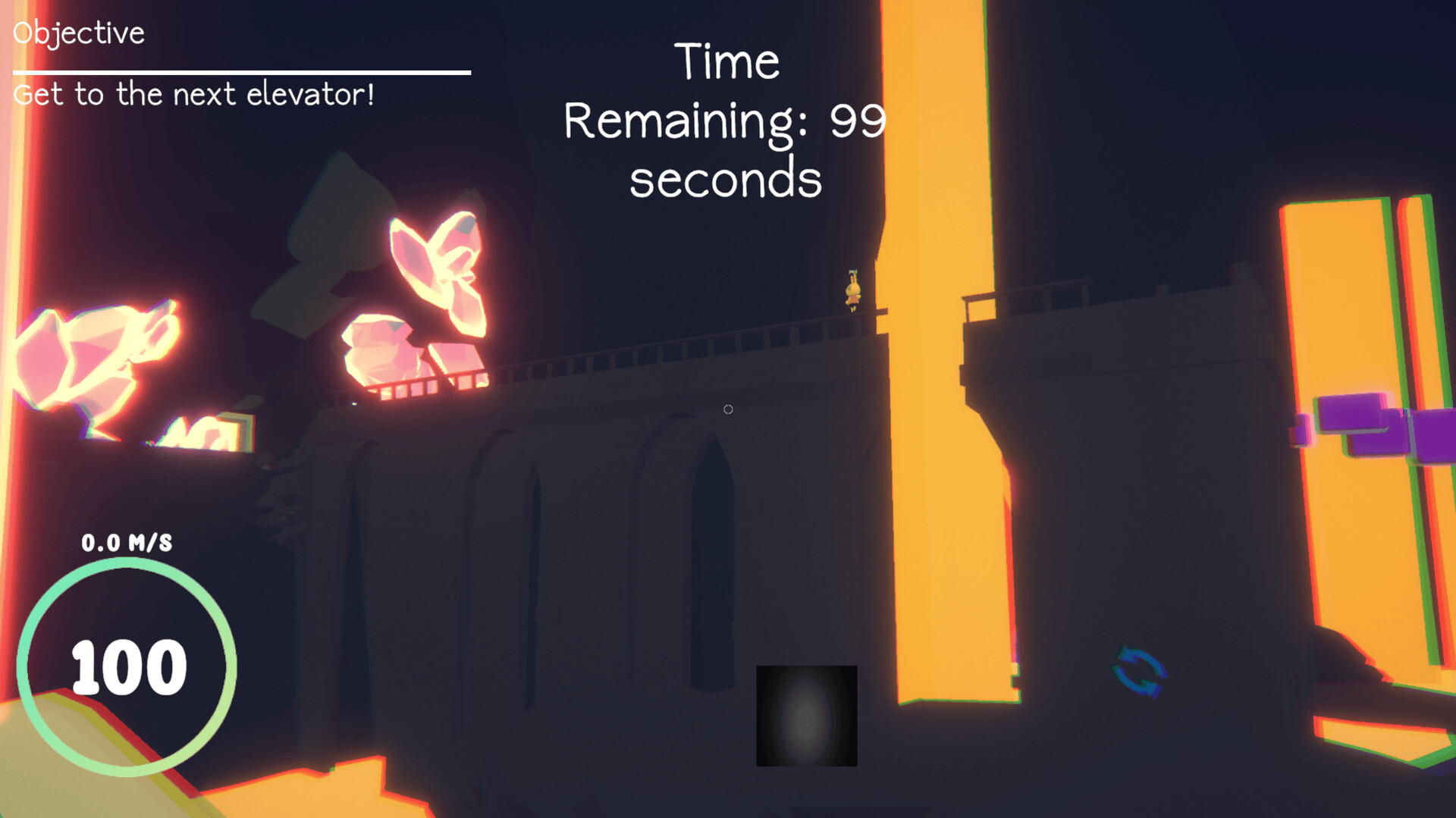Click the crosshair reticle at screen center
Image resolution: width=1456 pixels, height=818 pixels.
click(727, 409)
